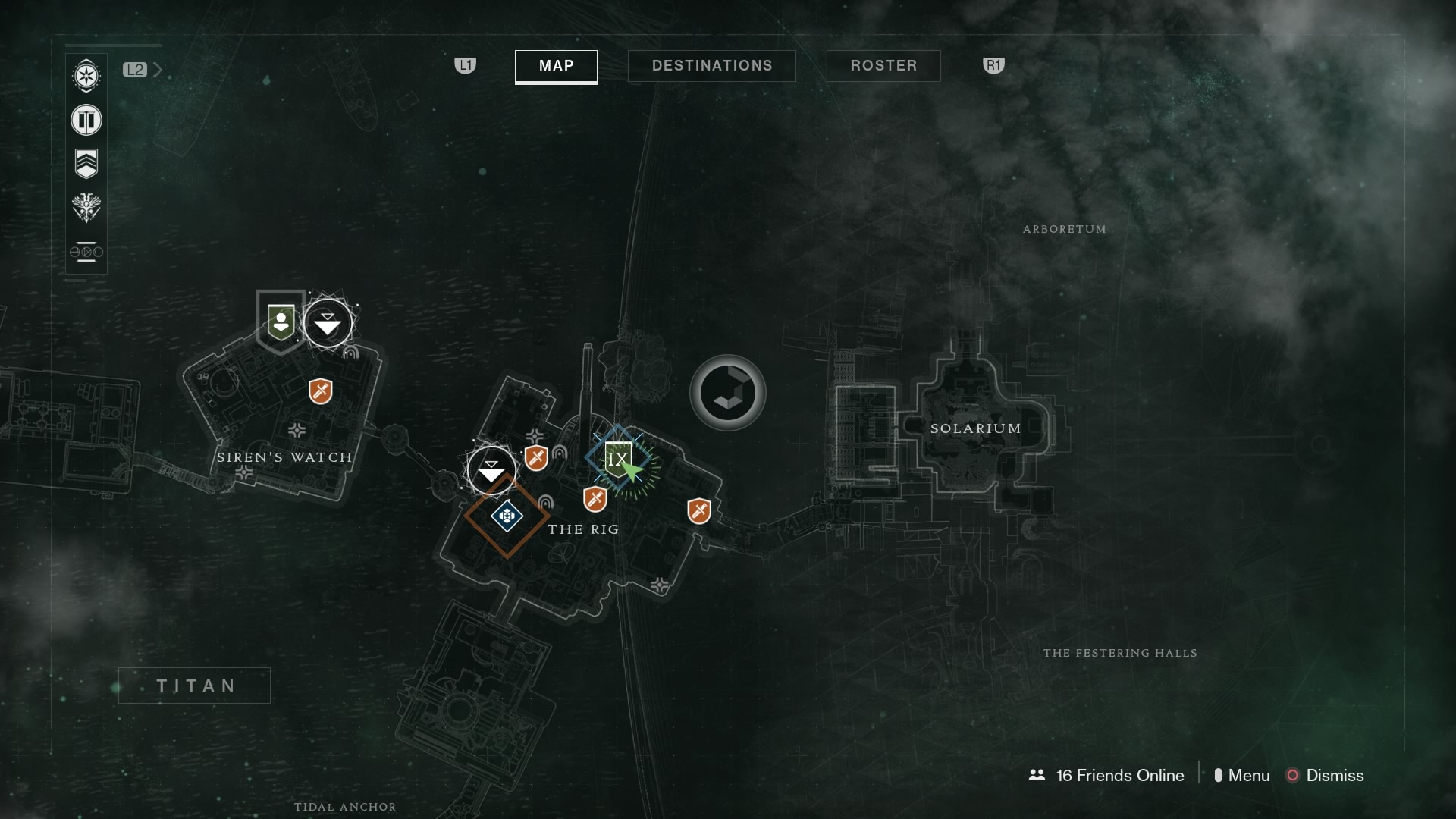The height and width of the screenshot is (819, 1456).
Task: Open the landing zone at The Rig
Action: pyautogui.click(x=491, y=470)
